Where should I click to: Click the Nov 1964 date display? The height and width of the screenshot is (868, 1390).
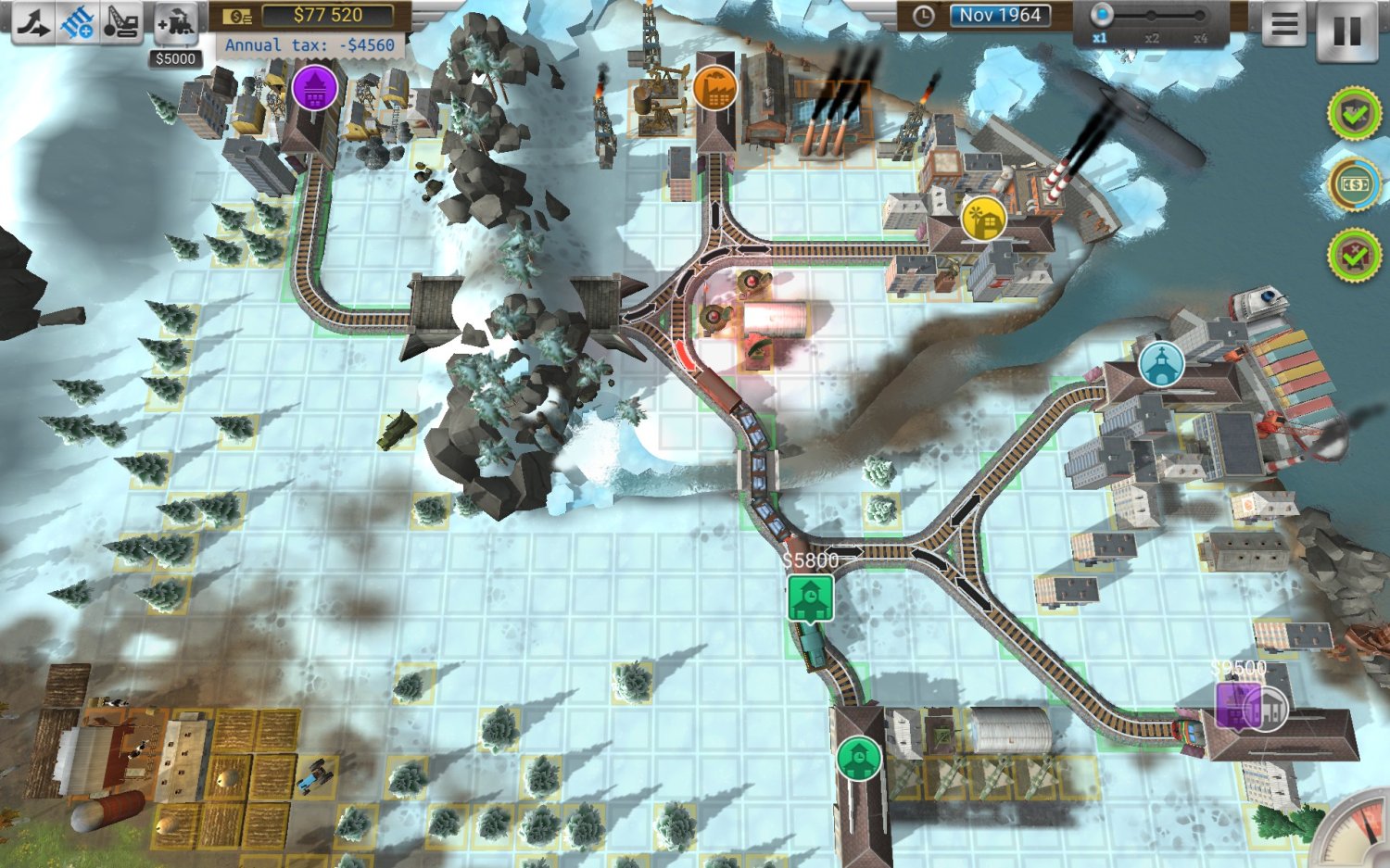tap(1001, 16)
